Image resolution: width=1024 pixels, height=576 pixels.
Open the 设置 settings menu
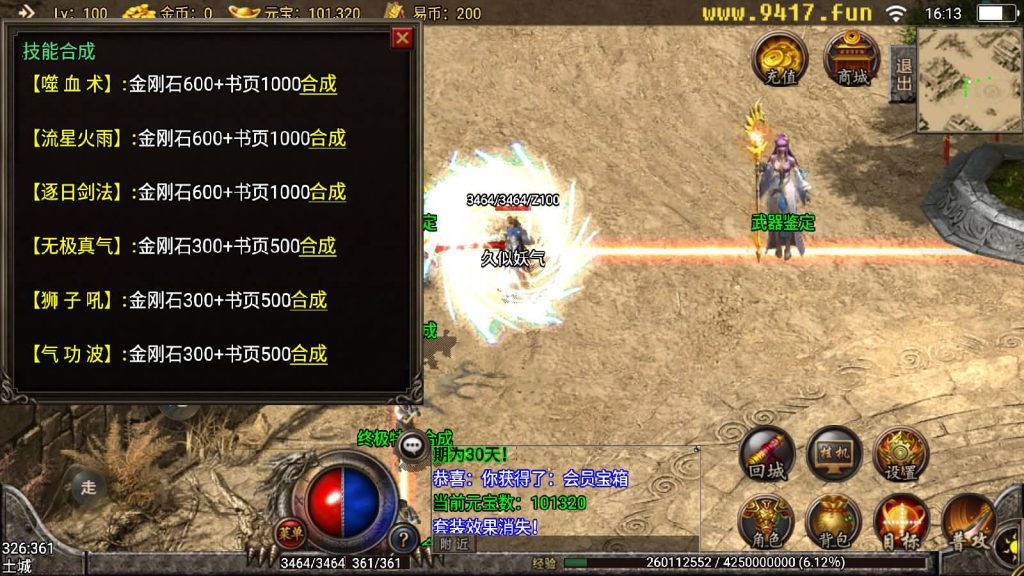[901, 456]
